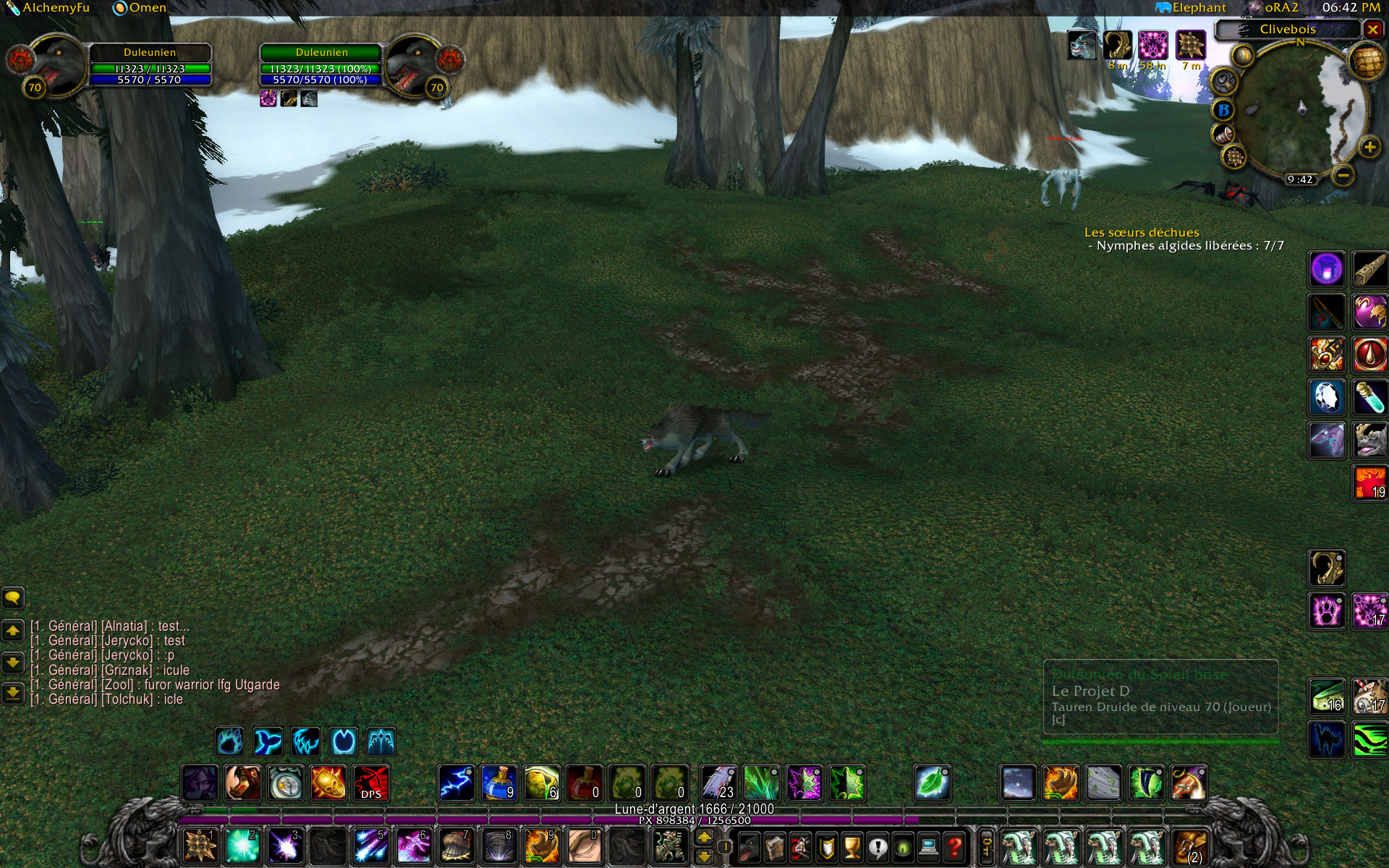Open the oRA2 addon menu

[x=1273, y=7]
